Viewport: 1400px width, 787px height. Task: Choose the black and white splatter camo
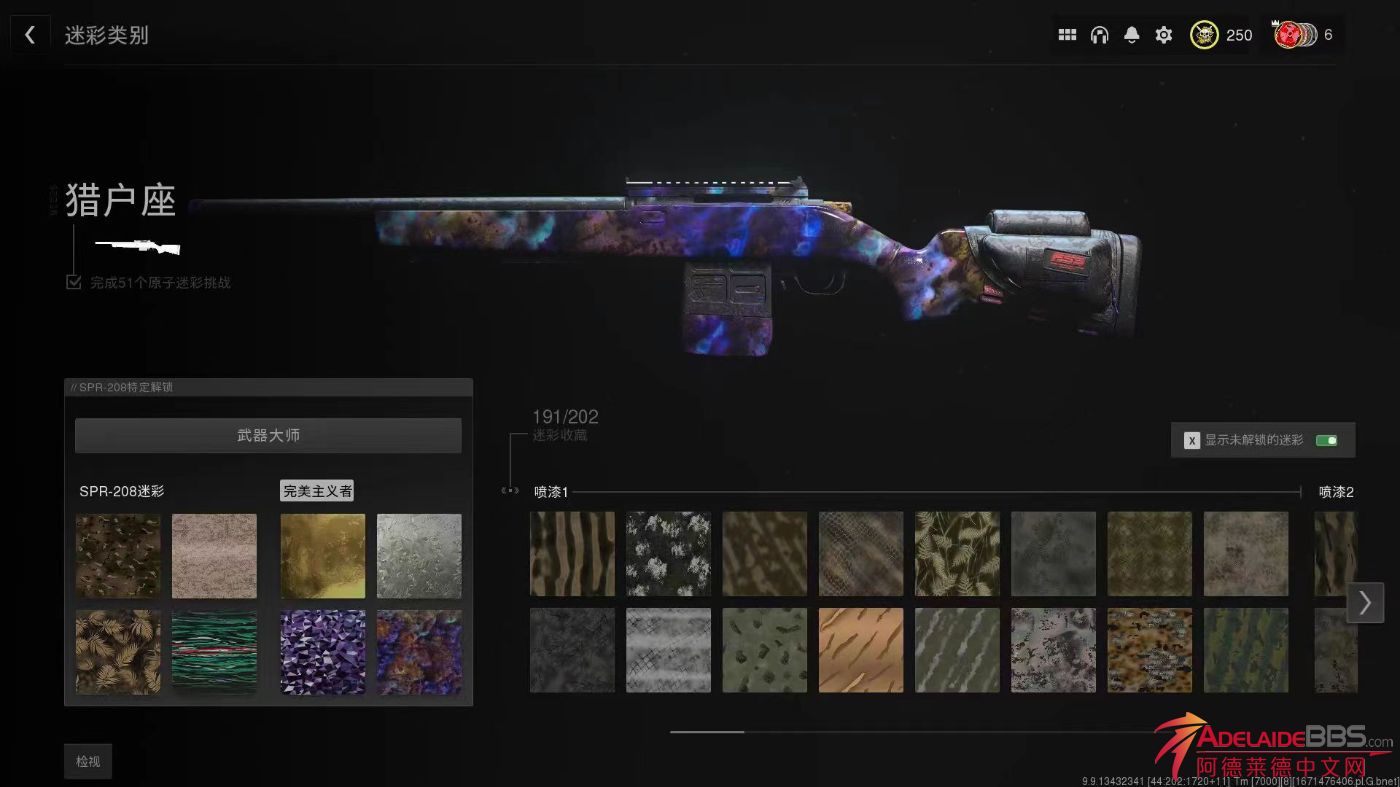[x=668, y=554]
